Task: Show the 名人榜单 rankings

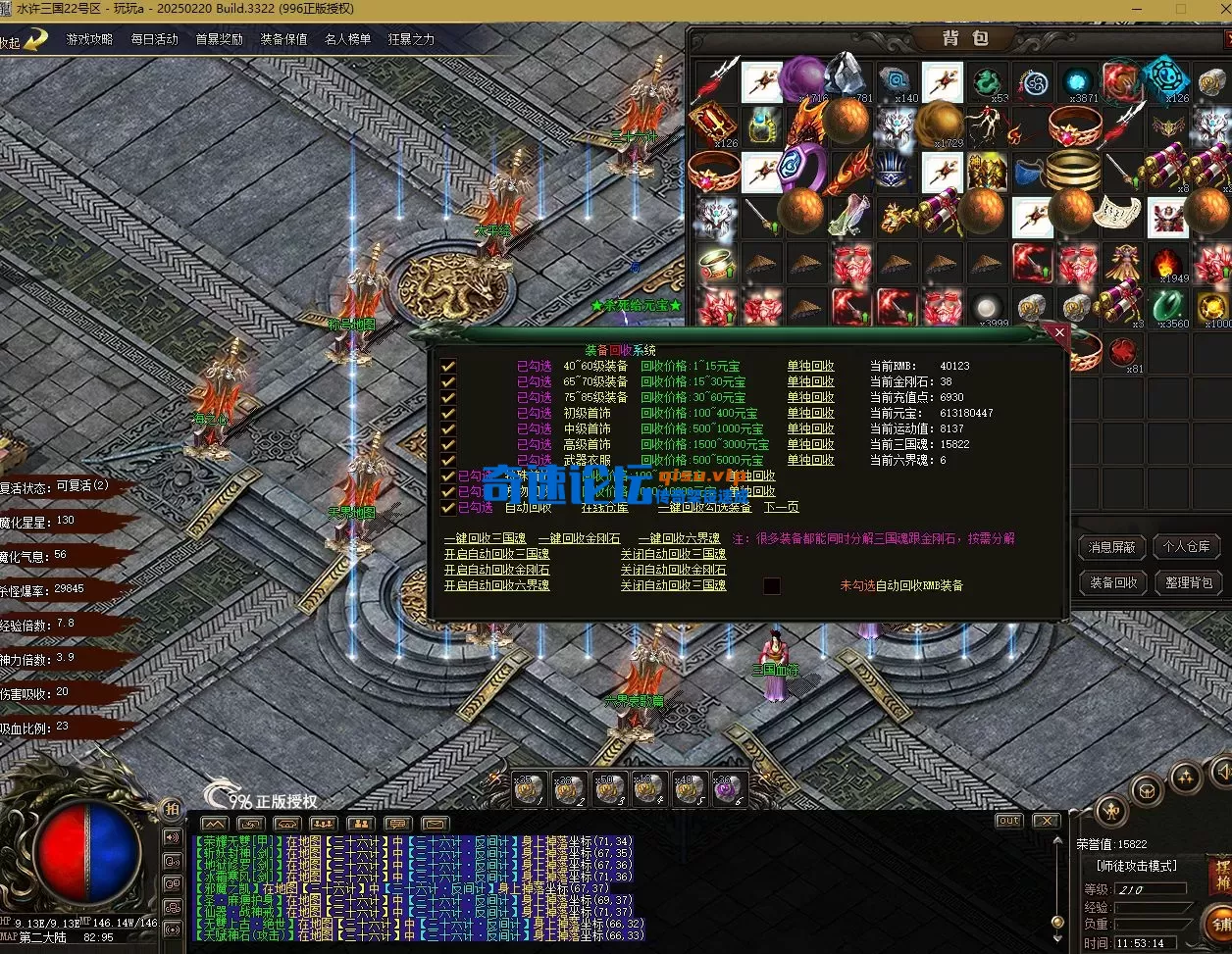Action: pos(348,39)
